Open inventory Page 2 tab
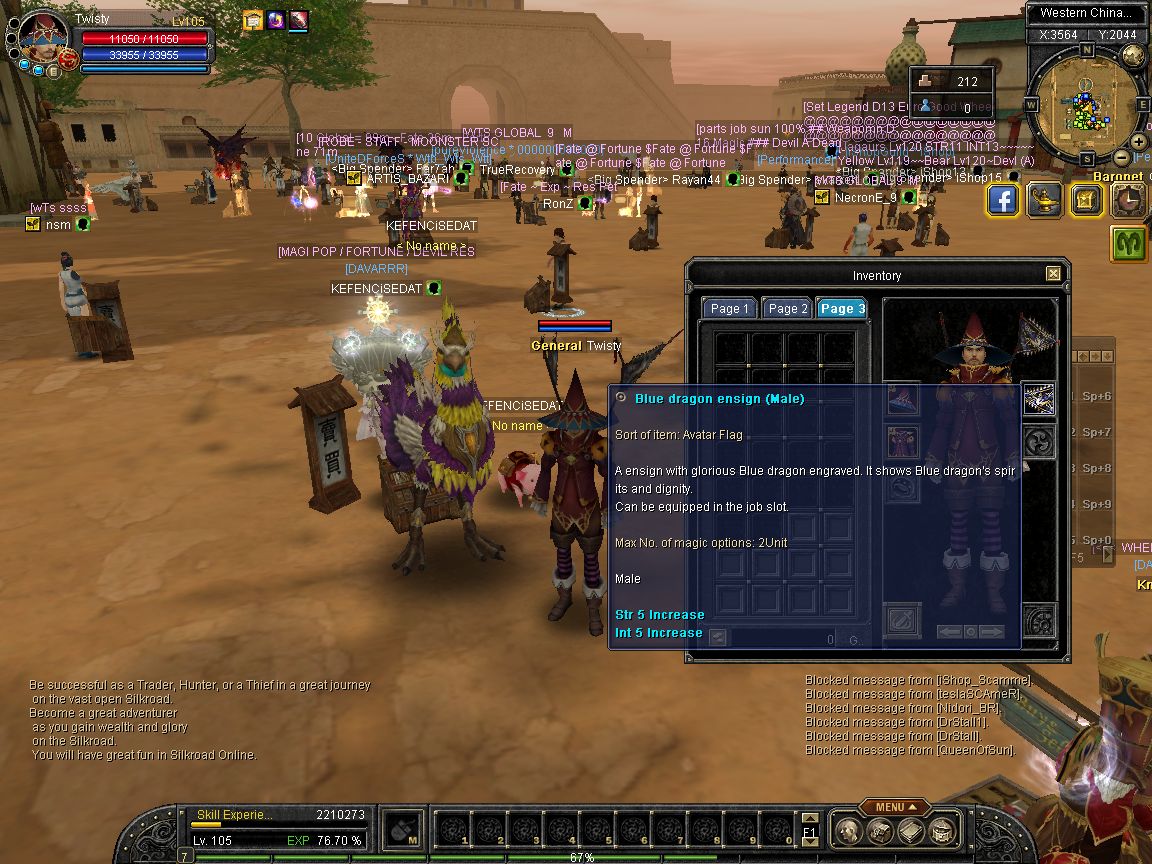The height and width of the screenshot is (864, 1152). 787,308
